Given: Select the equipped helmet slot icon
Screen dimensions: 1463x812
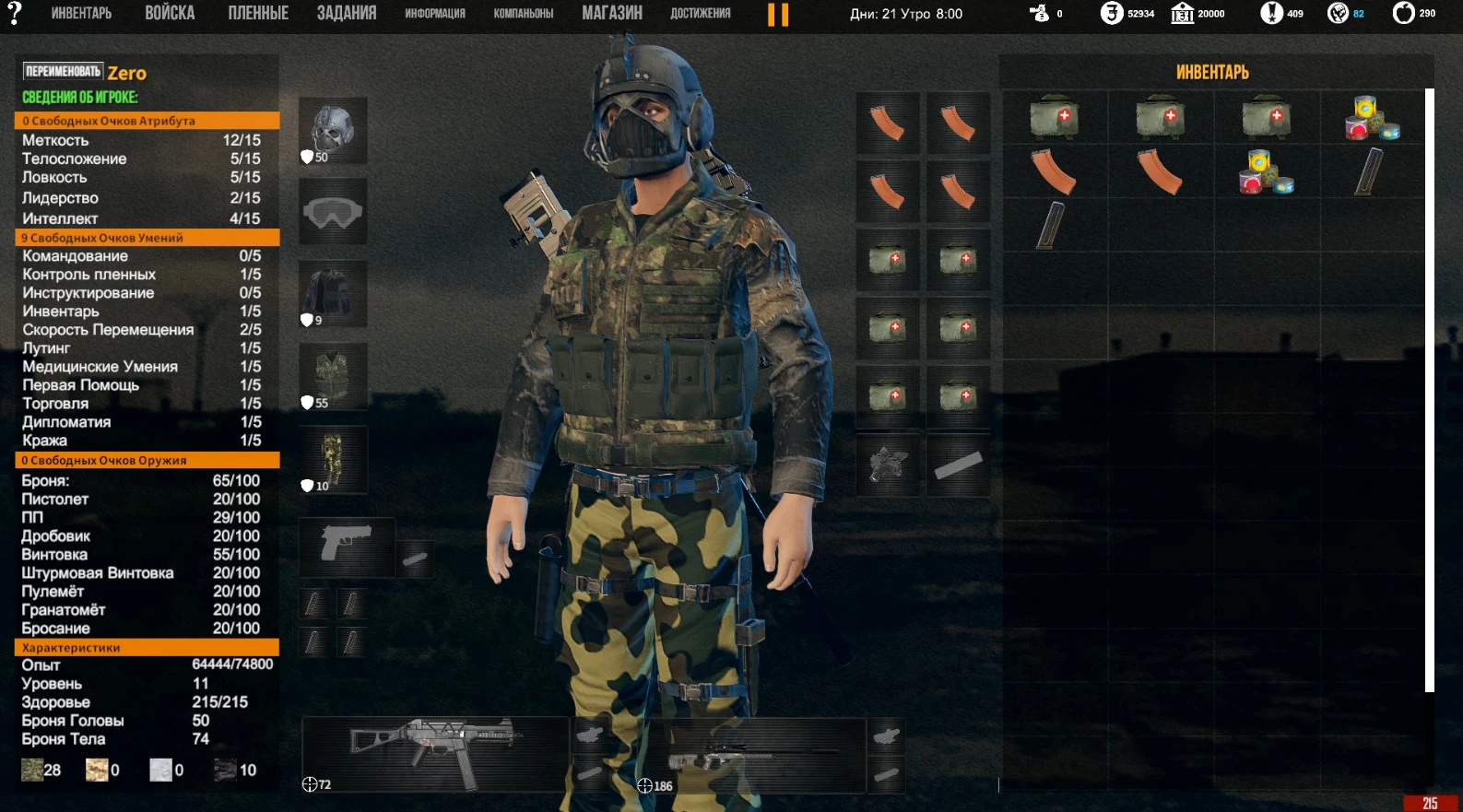Looking at the screenshot, I should click(332, 128).
